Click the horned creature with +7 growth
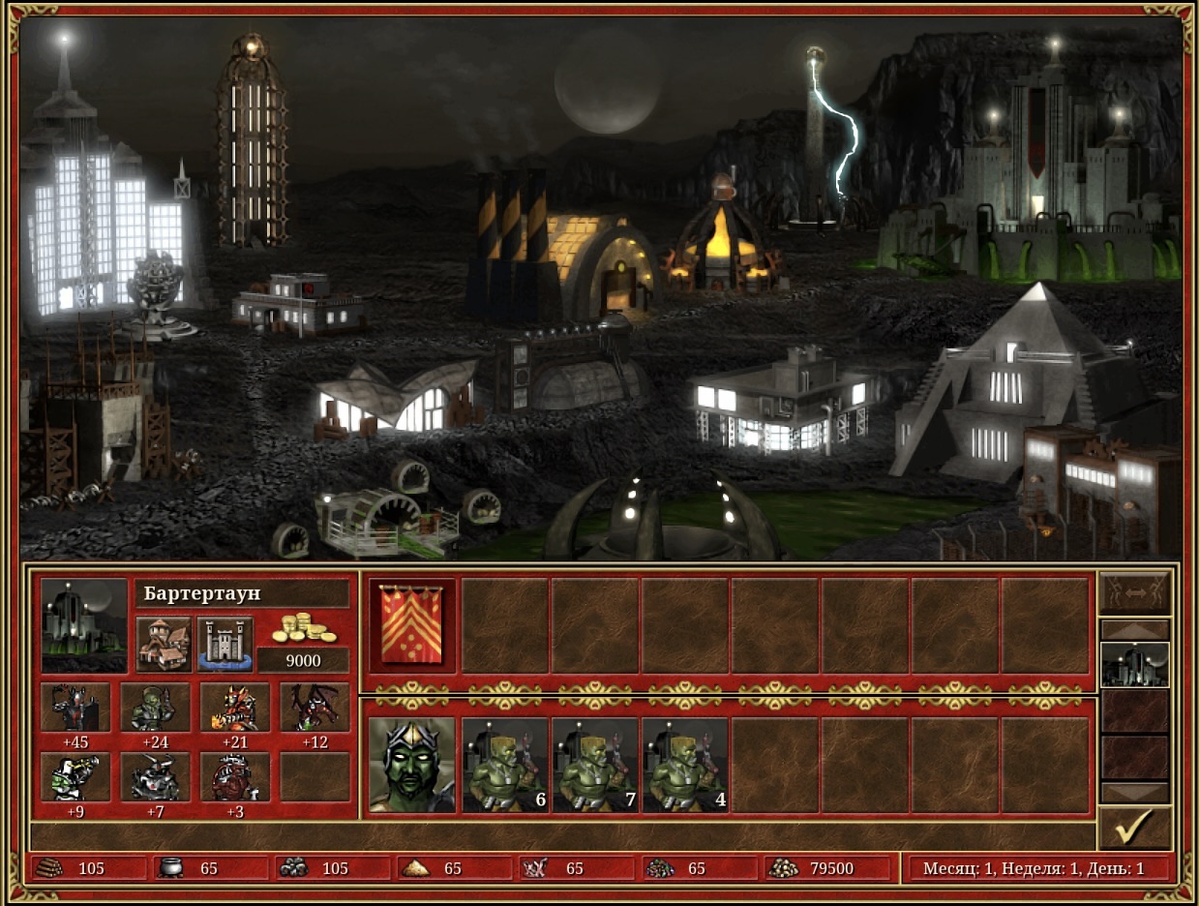1200x906 pixels. 155,777
